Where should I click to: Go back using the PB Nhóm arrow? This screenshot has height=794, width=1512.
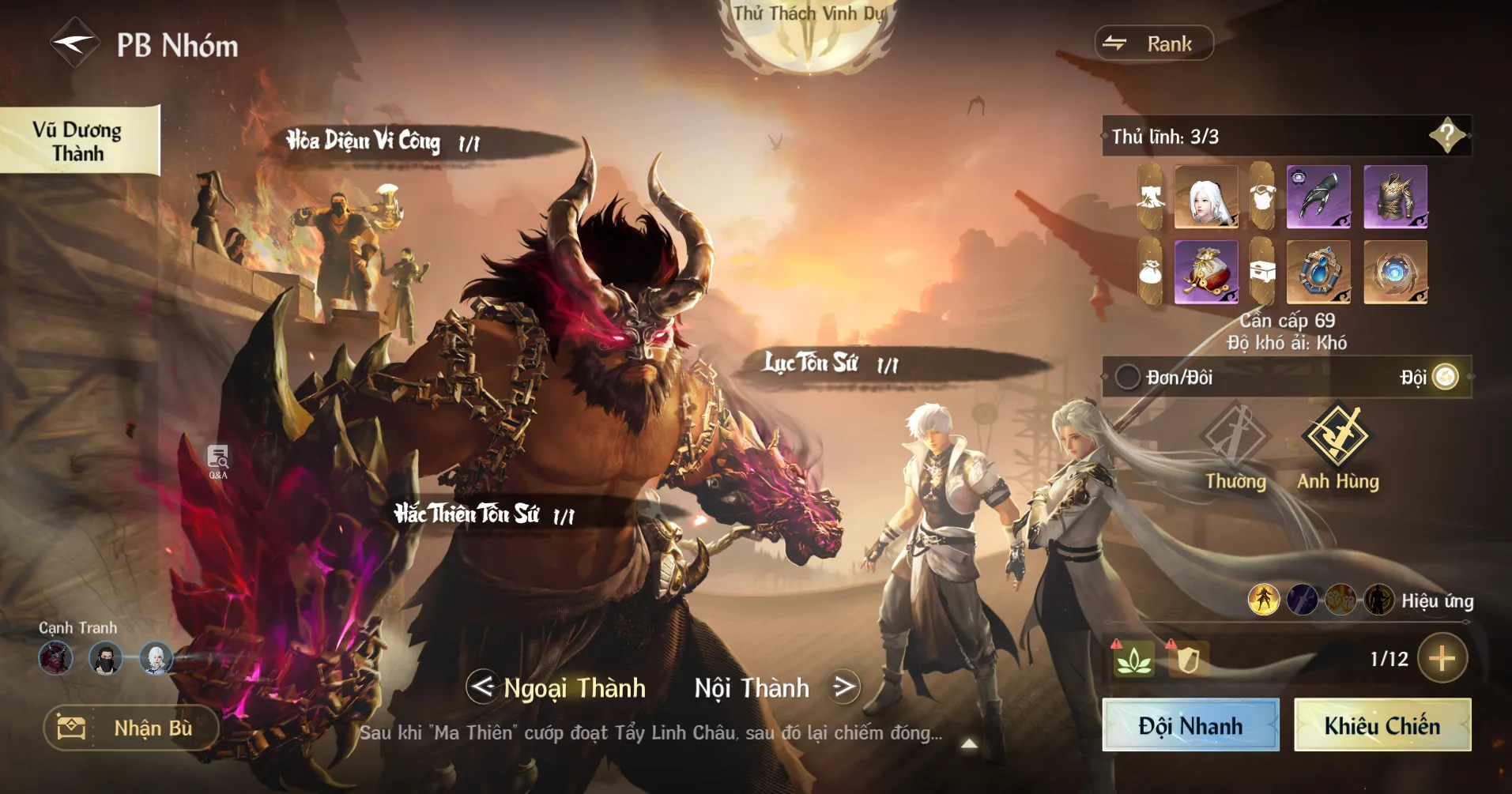point(74,43)
